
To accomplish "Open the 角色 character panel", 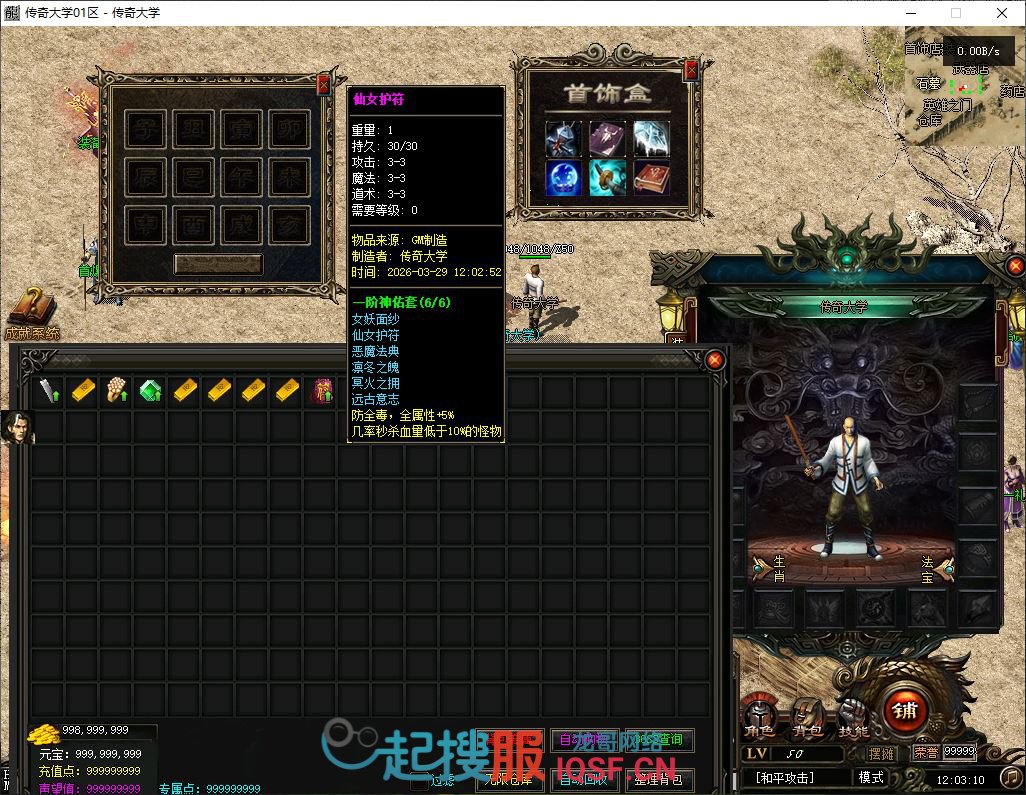I will [758, 718].
